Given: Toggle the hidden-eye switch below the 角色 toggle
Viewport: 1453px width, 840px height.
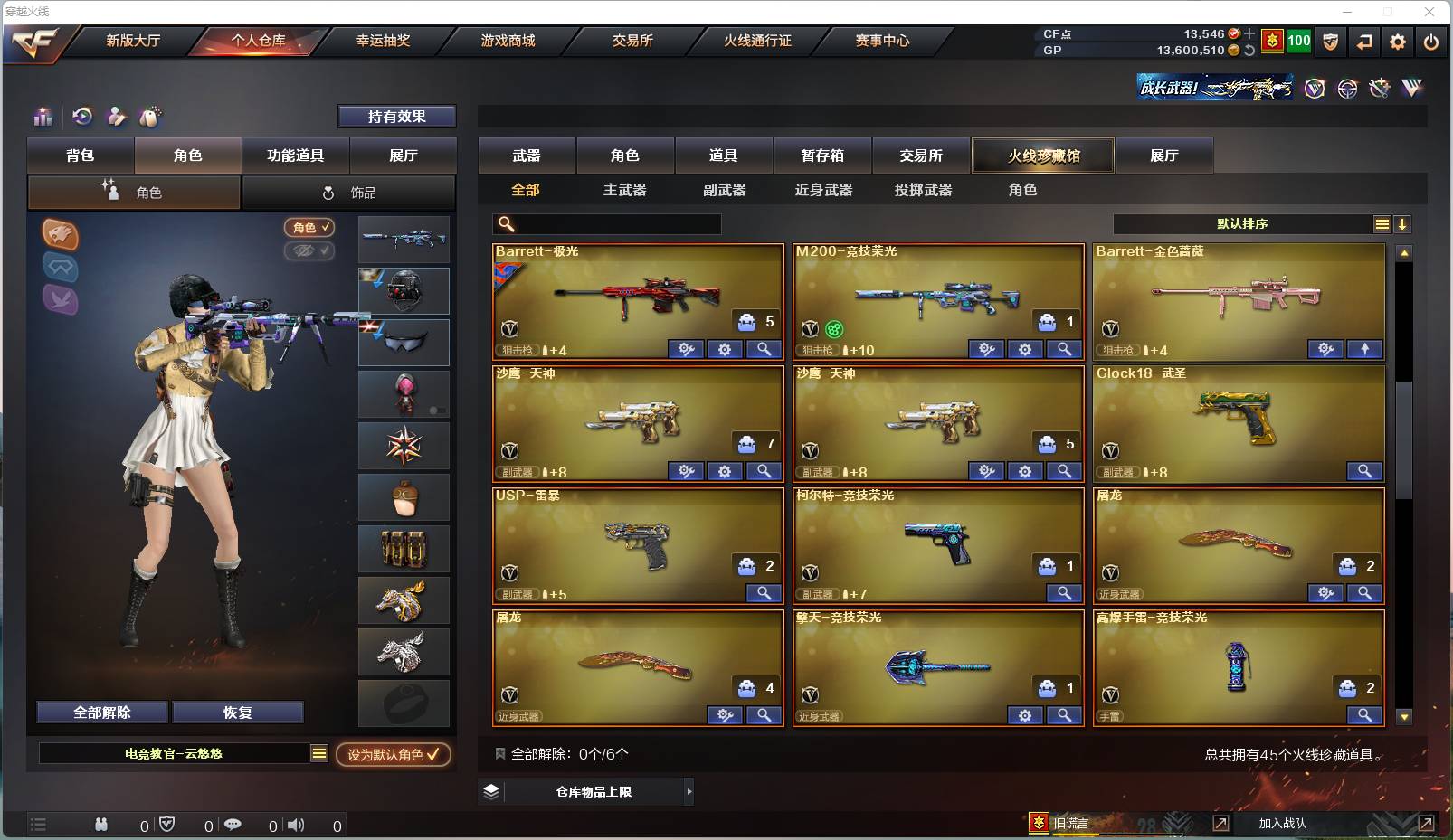Looking at the screenshot, I should 310,251.
